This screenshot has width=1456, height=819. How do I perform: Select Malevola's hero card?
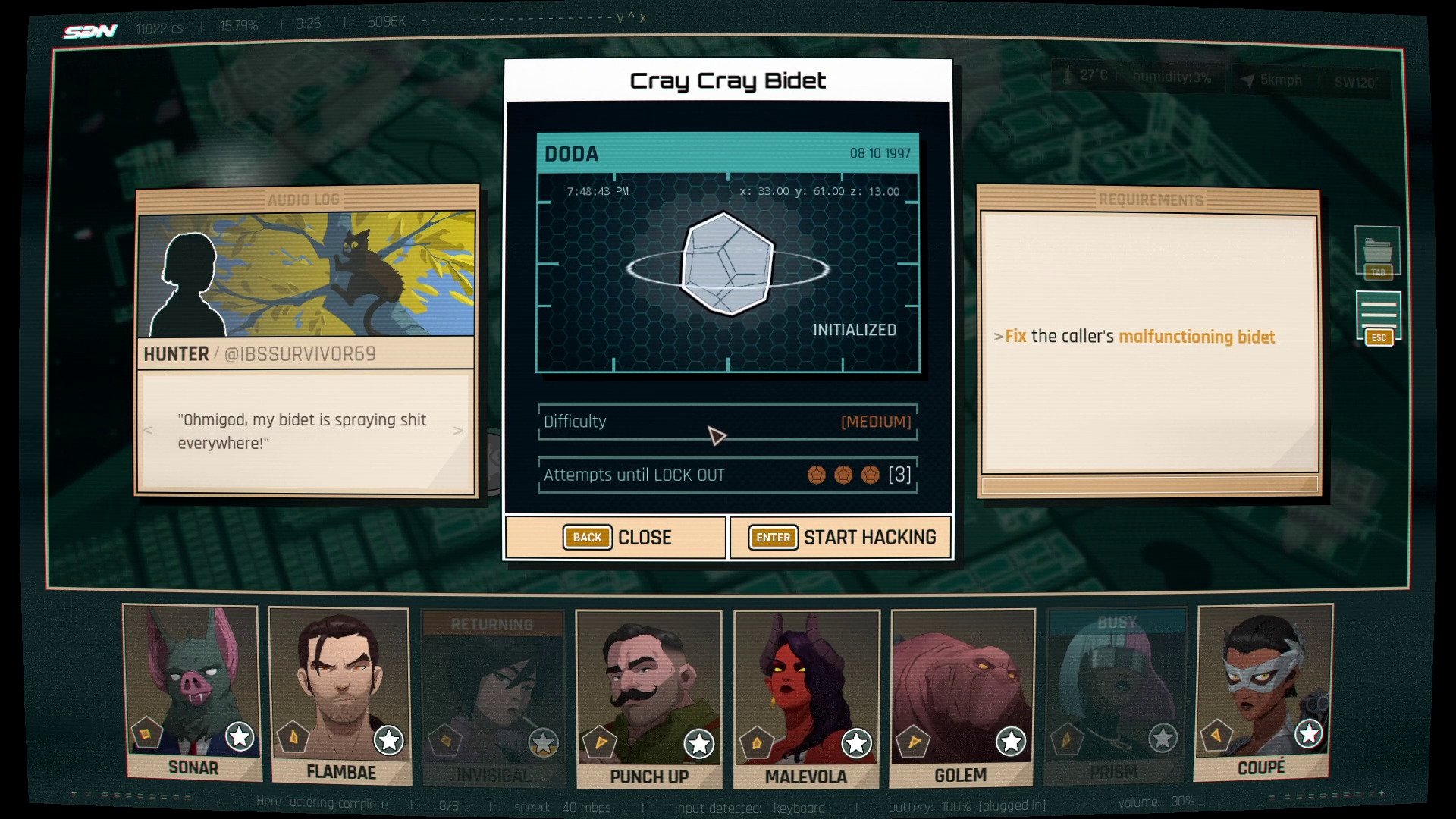pyautogui.click(x=806, y=696)
